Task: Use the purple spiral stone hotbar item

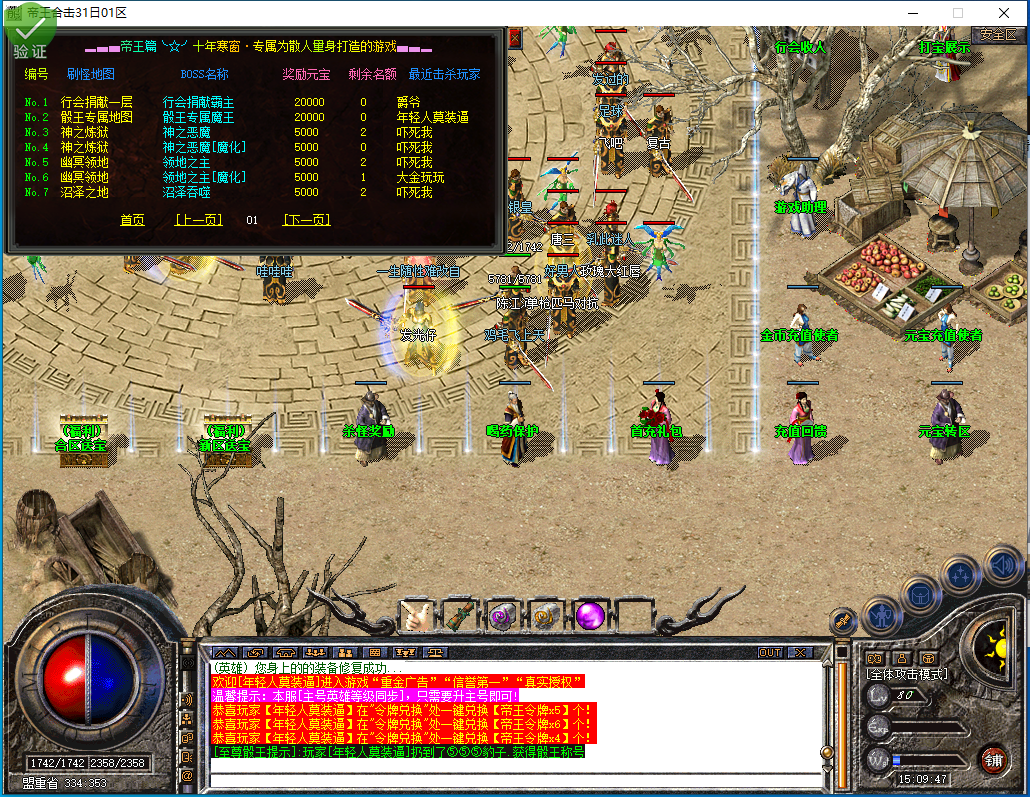Action: coord(502,615)
